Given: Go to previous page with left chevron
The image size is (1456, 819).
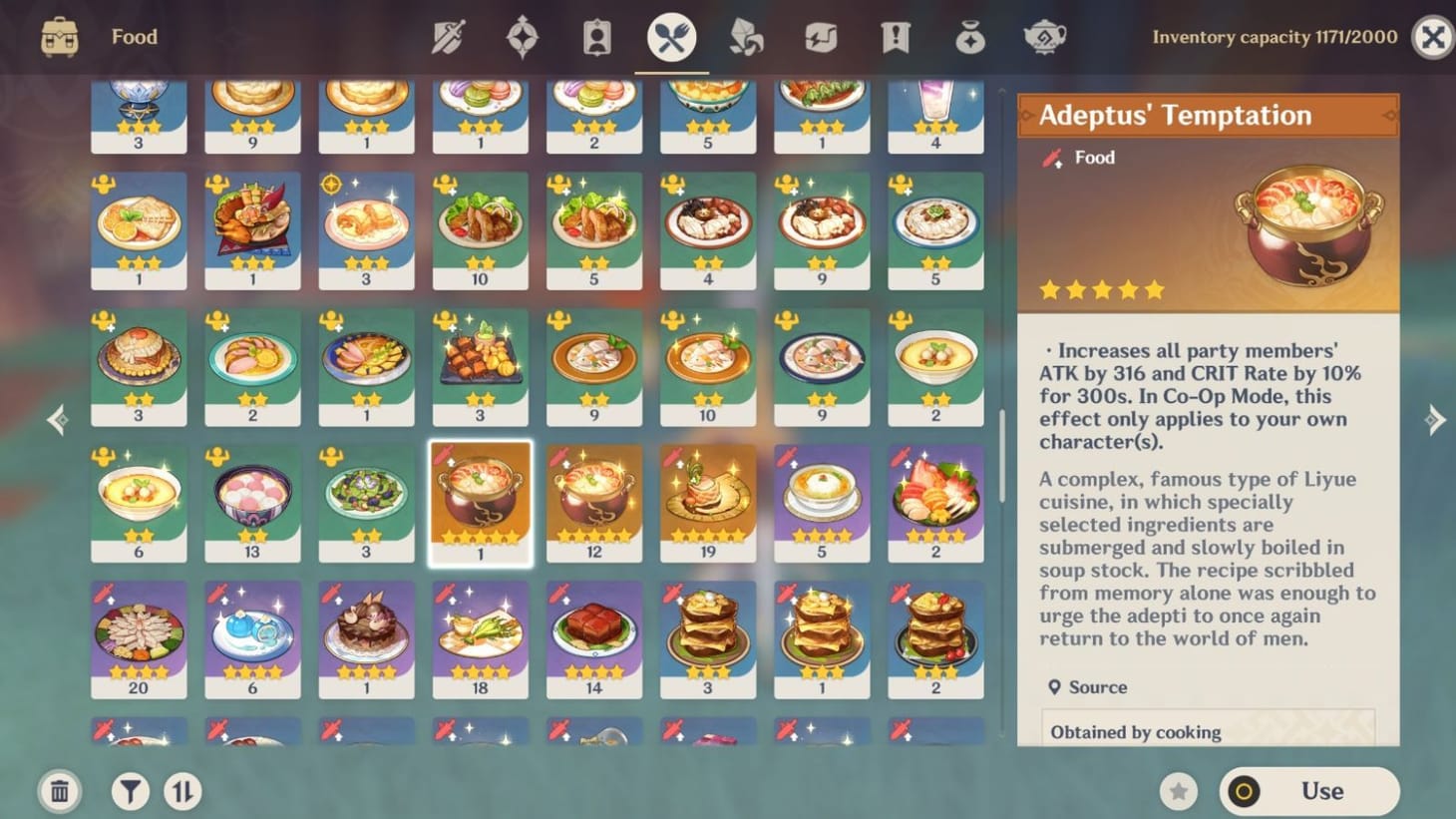Looking at the screenshot, I should (57, 421).
